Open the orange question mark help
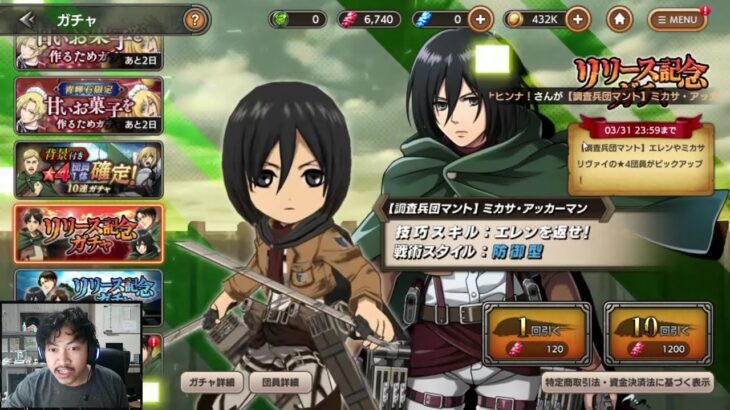Viewport: 730px width, 410px height. [x=196, y=19]
